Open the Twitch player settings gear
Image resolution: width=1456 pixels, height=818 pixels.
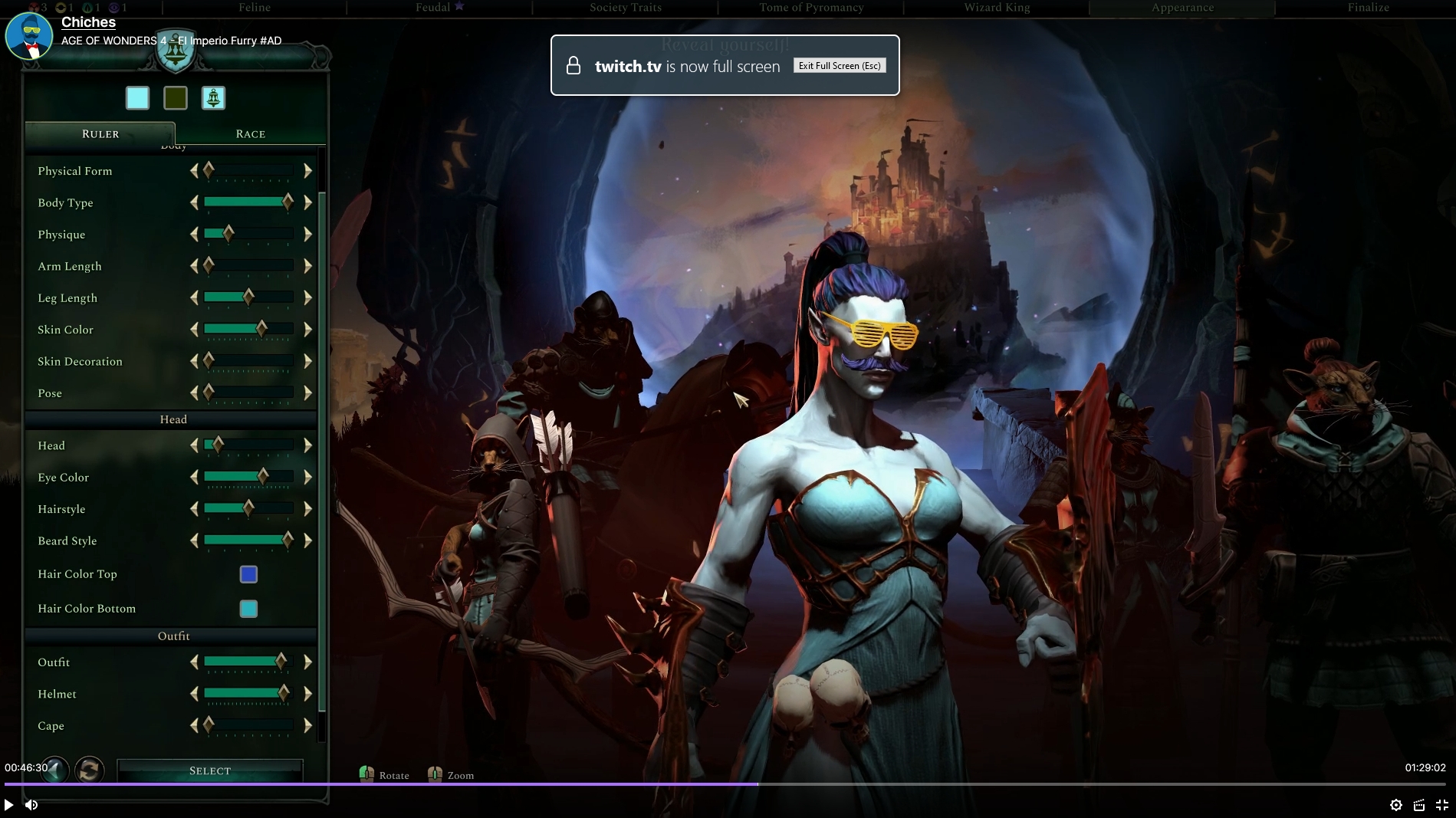coord(1396,805)
